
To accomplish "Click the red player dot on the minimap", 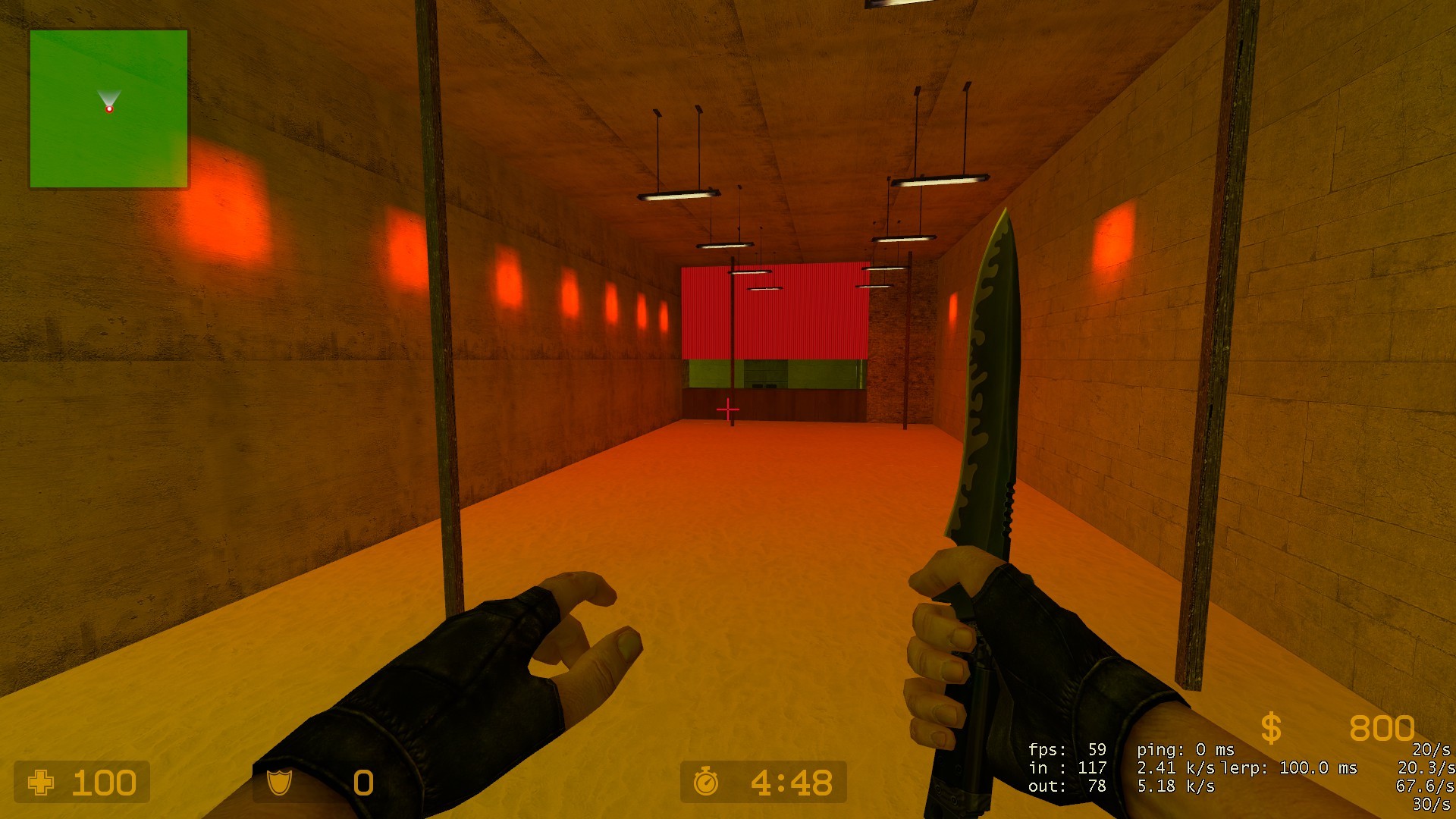I will (110, 110).
